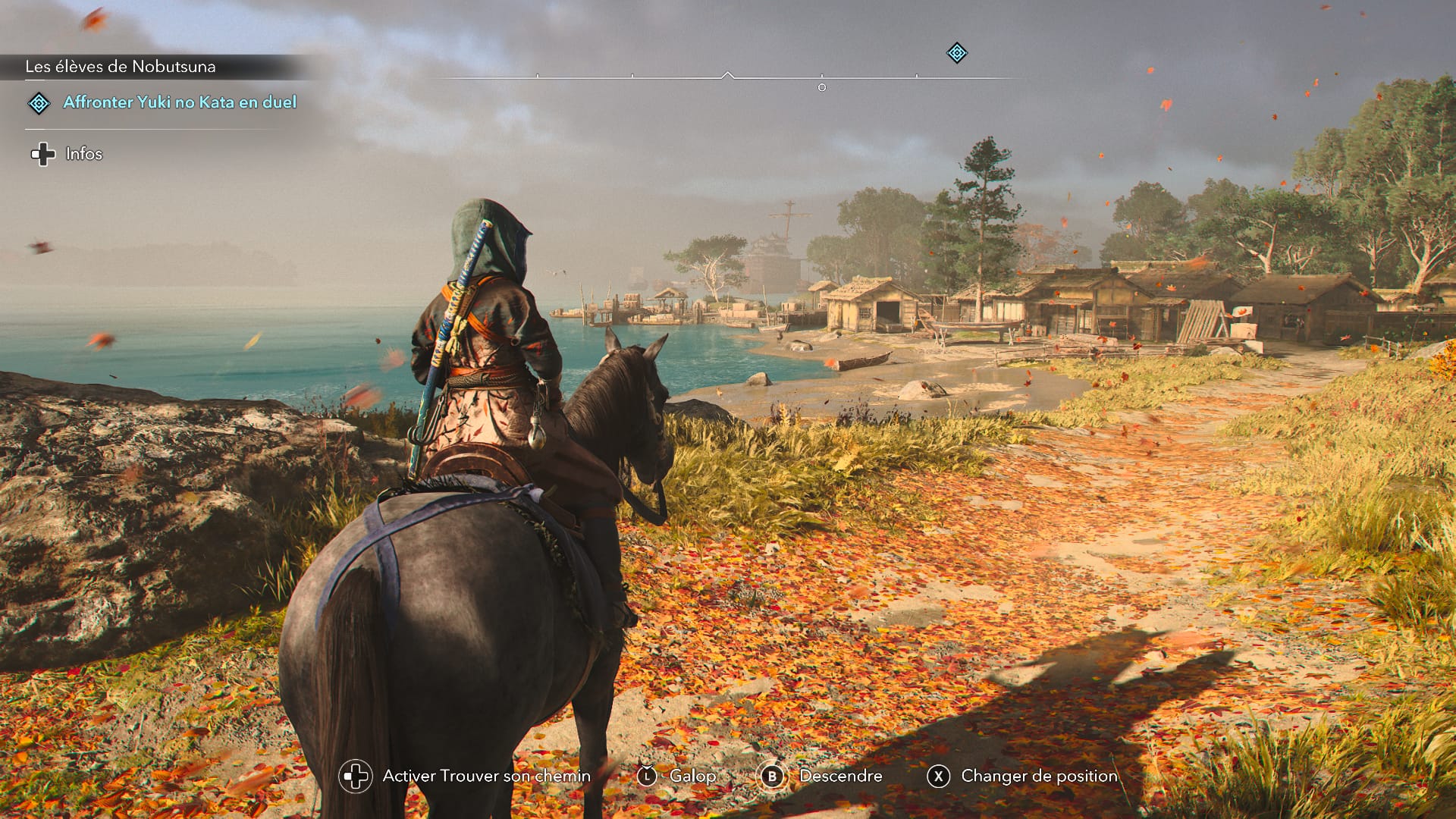
Task: Click the quest marker diamond on the compass
Action: 957,53
